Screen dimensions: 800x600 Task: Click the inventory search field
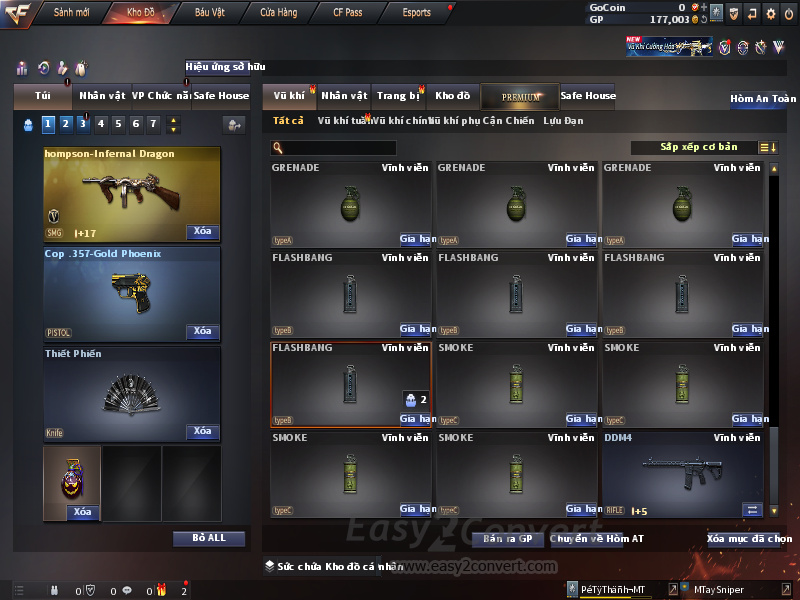[333, 148]
